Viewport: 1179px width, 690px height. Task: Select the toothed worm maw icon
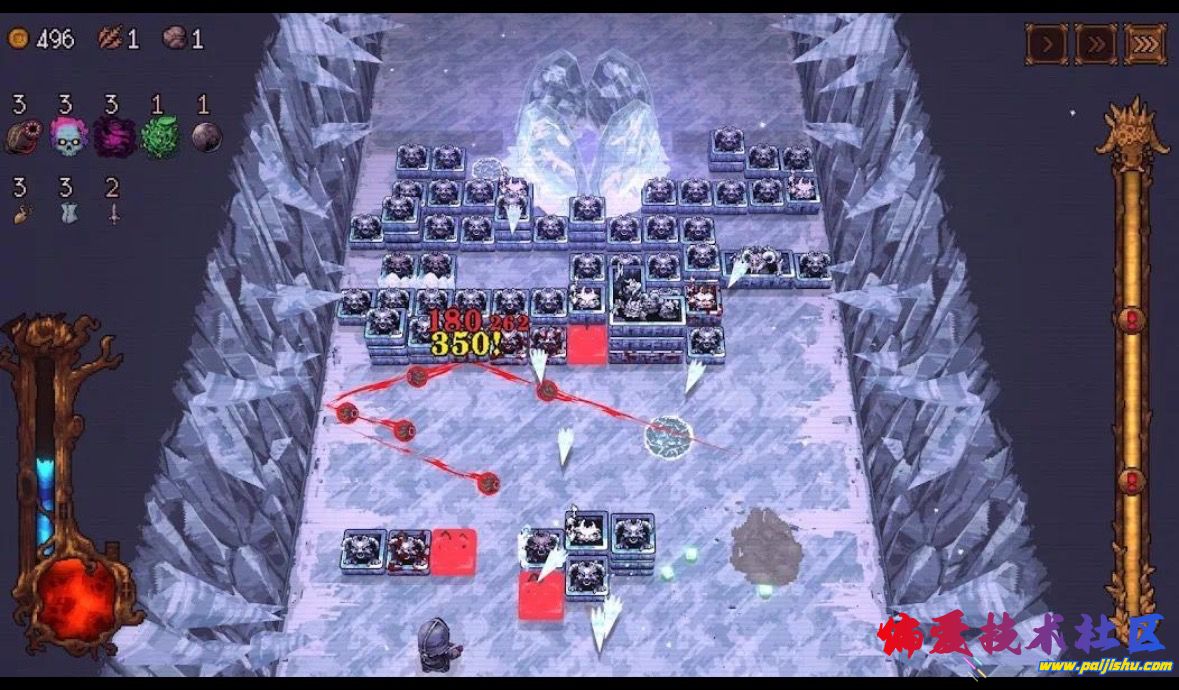(20, 136)
